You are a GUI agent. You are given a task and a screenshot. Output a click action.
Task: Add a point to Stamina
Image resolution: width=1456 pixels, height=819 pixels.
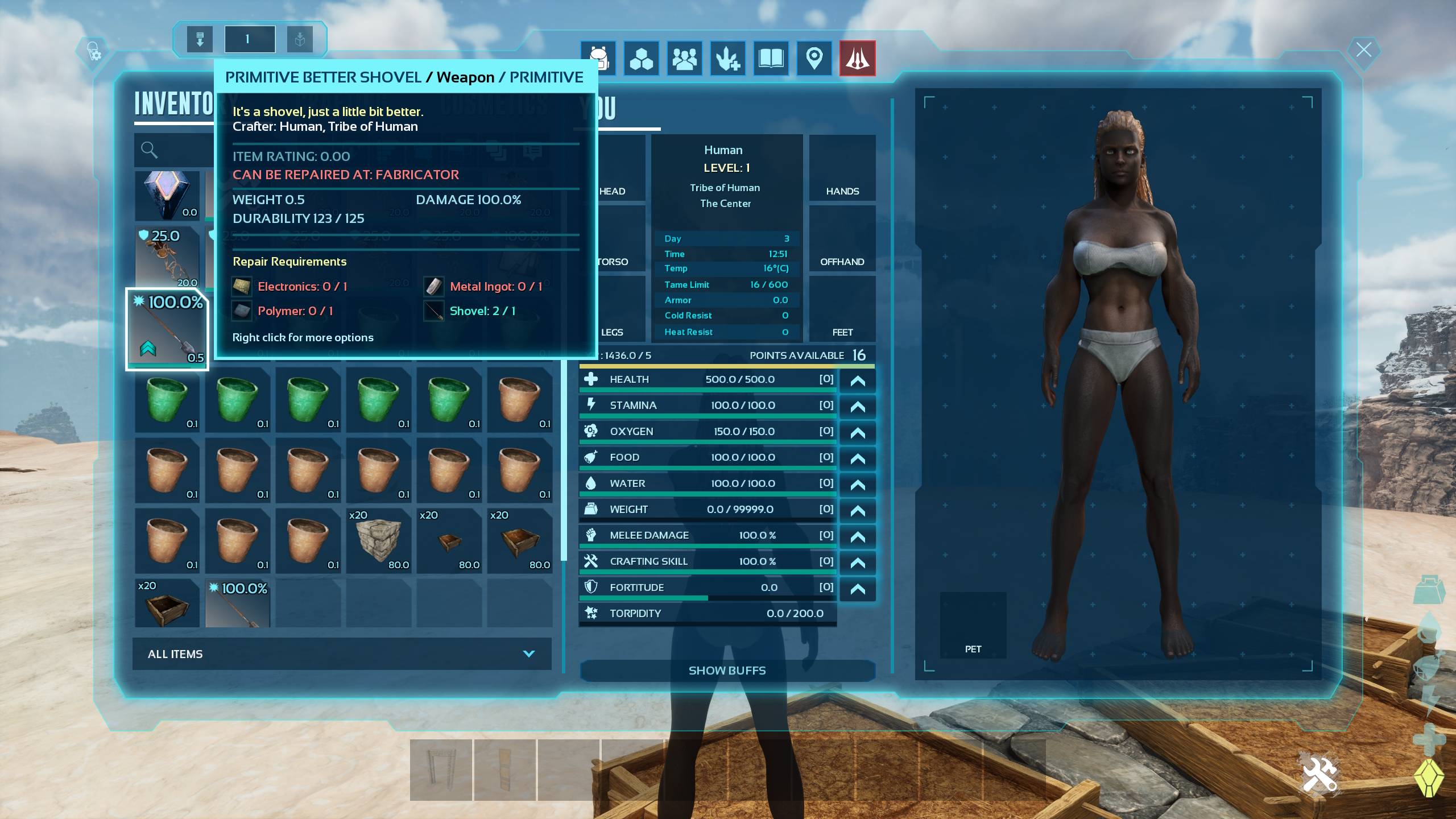[x=857, y=406]
